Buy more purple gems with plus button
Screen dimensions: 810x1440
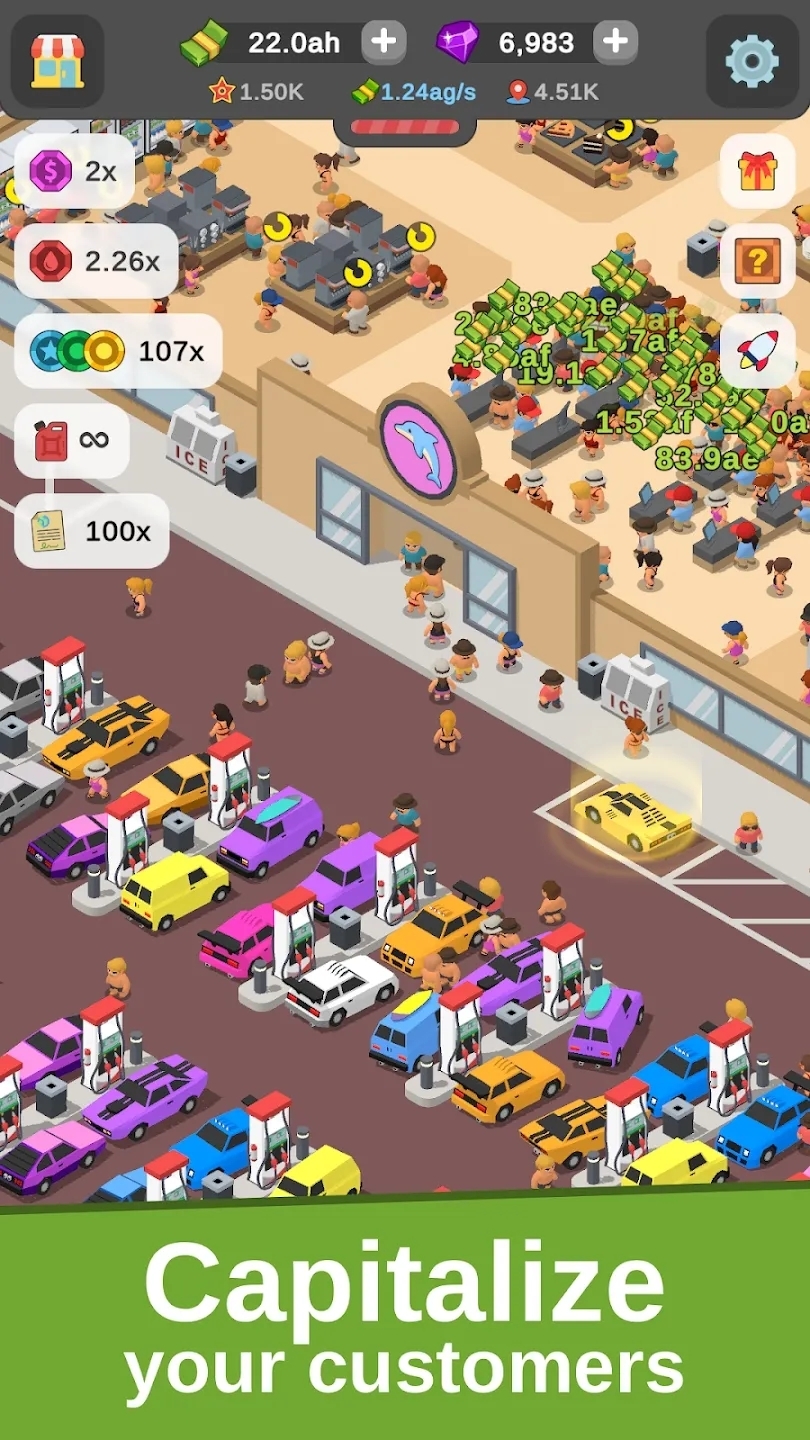tap(615, 42)
